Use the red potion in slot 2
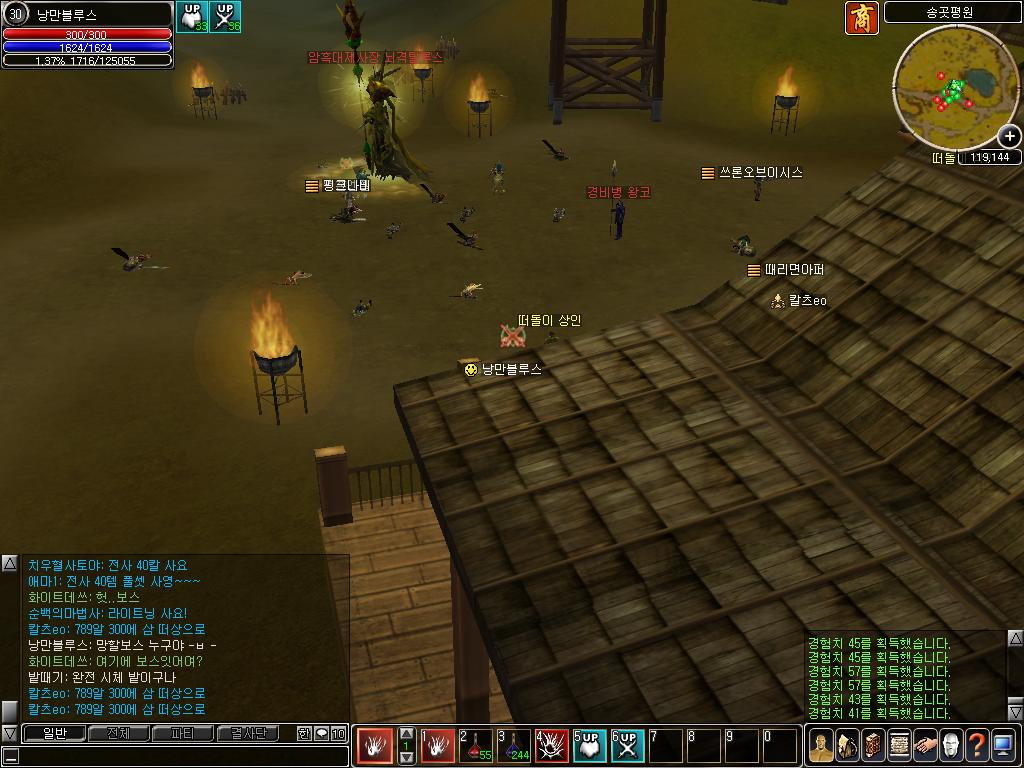This screenshot has height=768, width=1024. pos(476,745)
